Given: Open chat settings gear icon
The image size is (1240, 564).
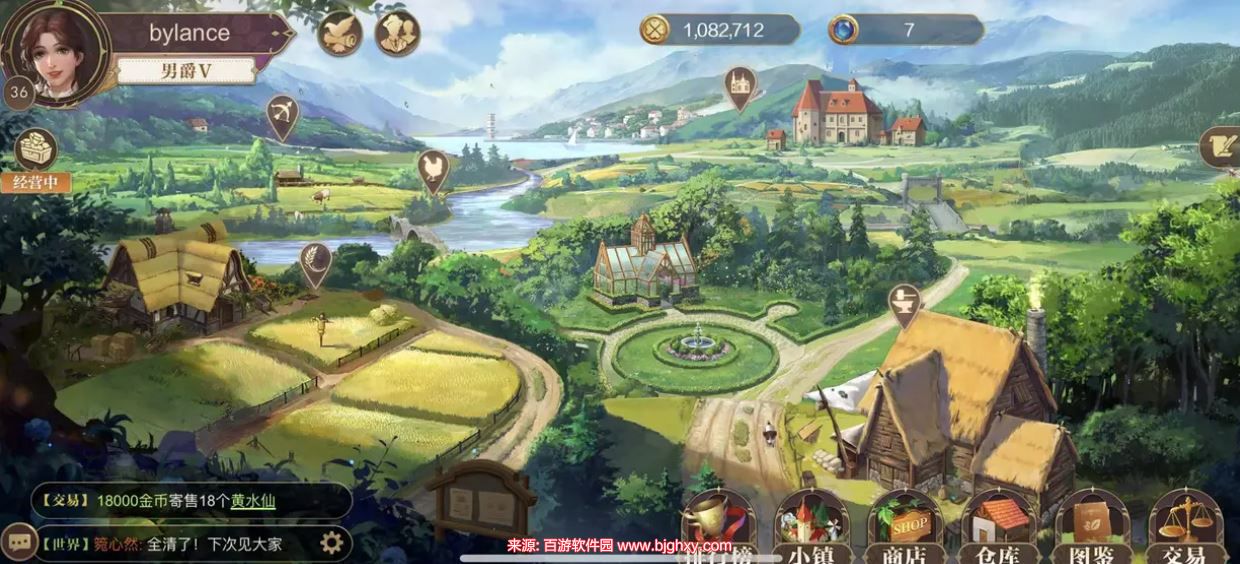Looking at the screenshot, I should 331,543.
